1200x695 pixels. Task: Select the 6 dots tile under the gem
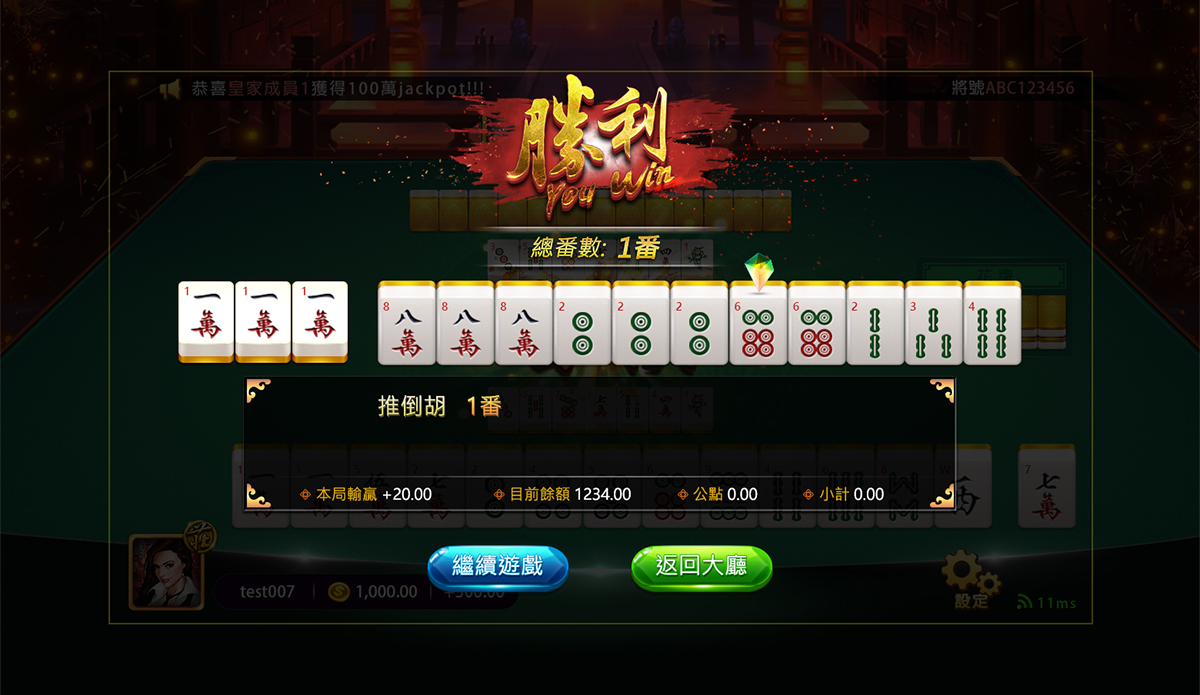coord(758,323)
